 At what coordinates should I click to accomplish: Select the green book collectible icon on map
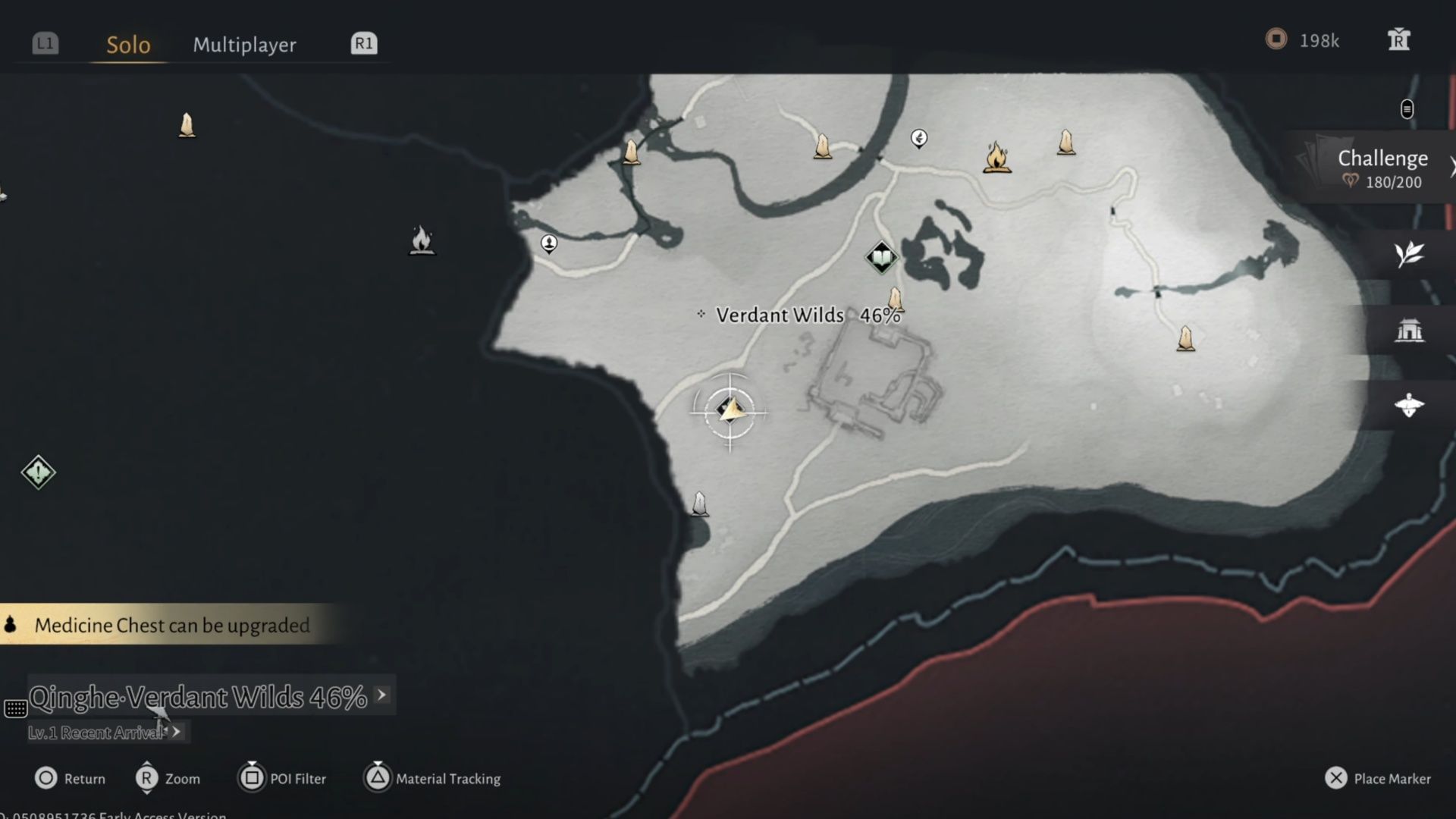pos(882,256)
